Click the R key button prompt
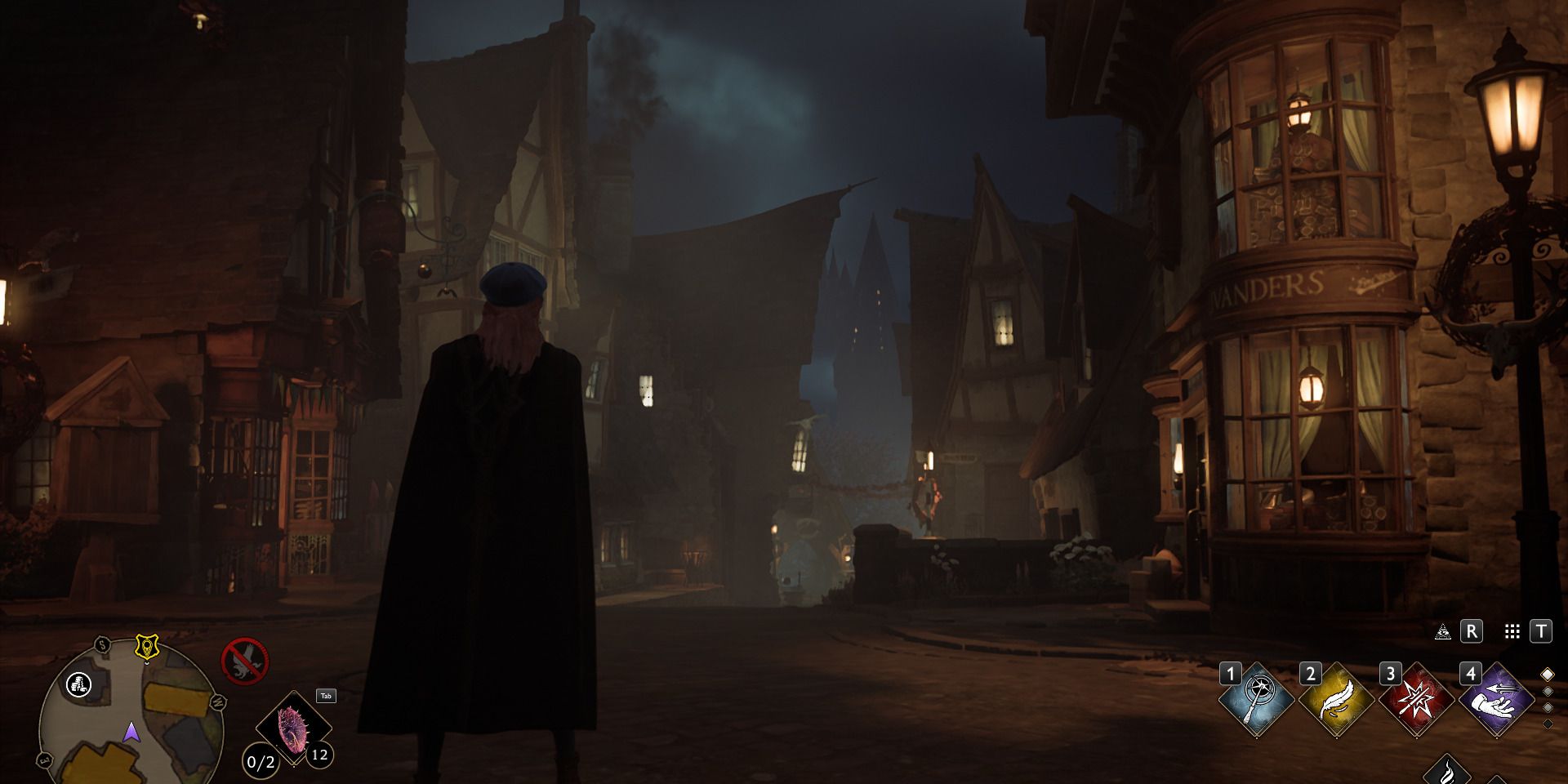This screenshot has height=784, width=1568. coord(1472,630)
